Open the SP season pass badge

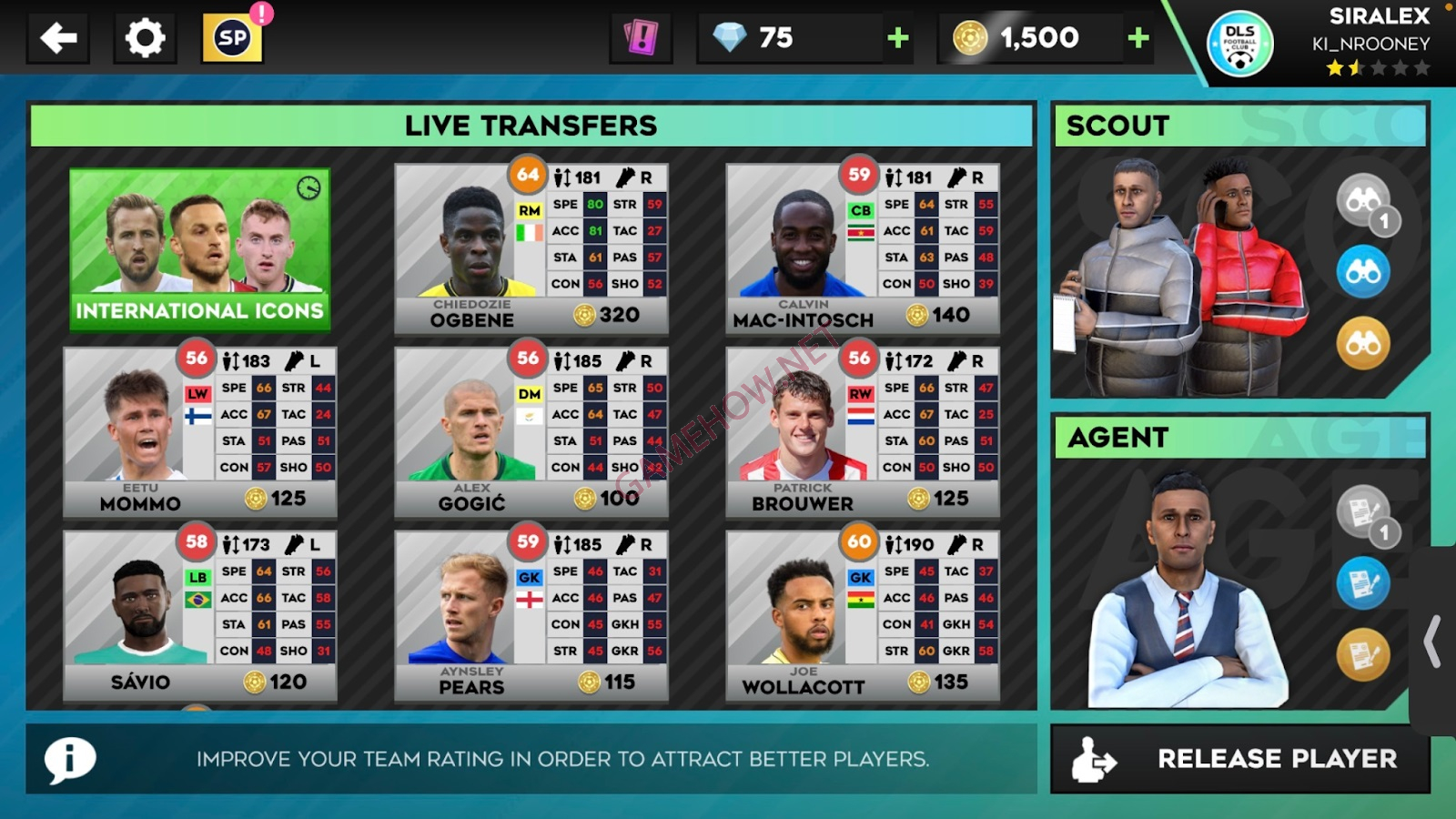230,37
